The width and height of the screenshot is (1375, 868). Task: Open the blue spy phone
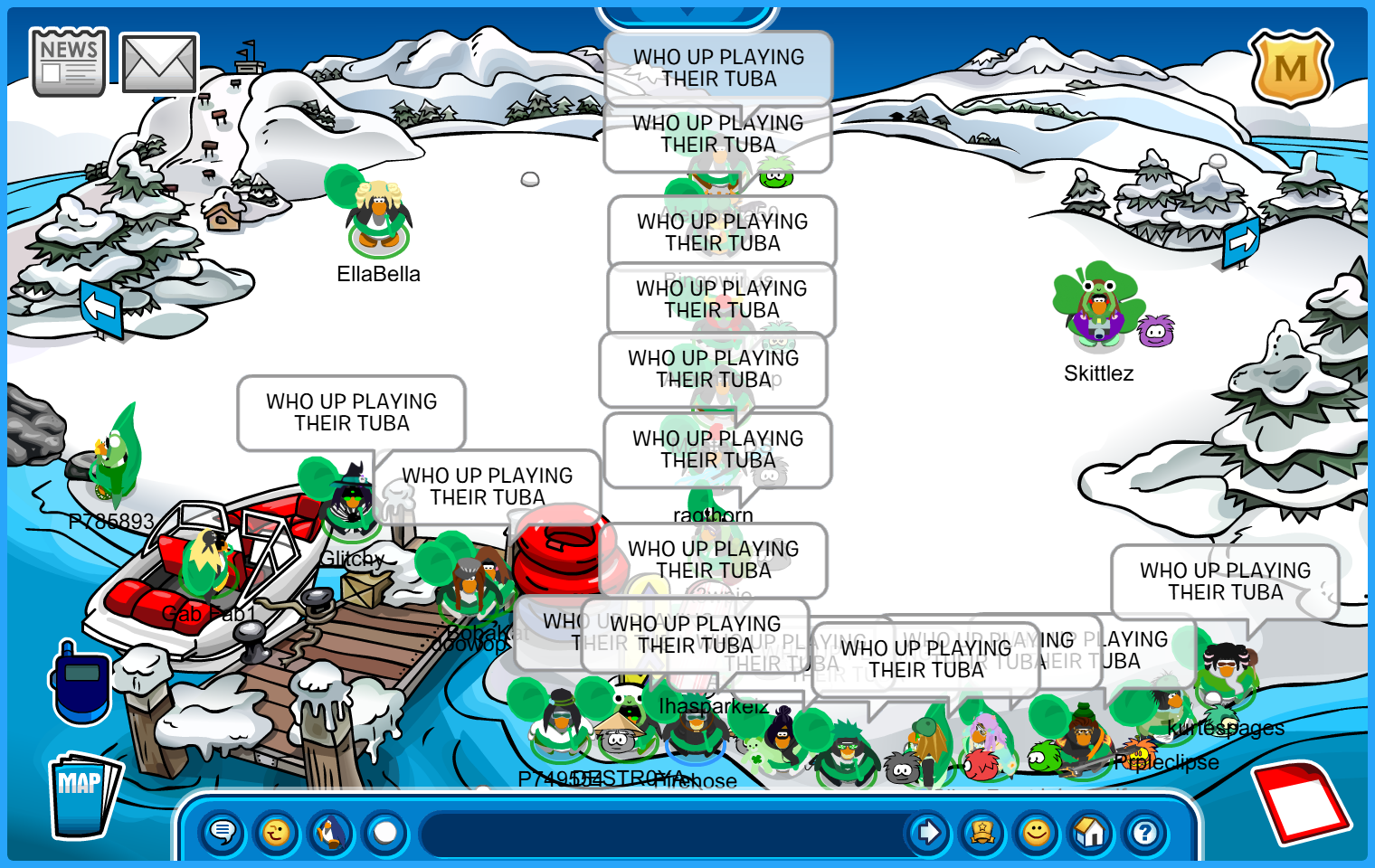tap(81, 684)
